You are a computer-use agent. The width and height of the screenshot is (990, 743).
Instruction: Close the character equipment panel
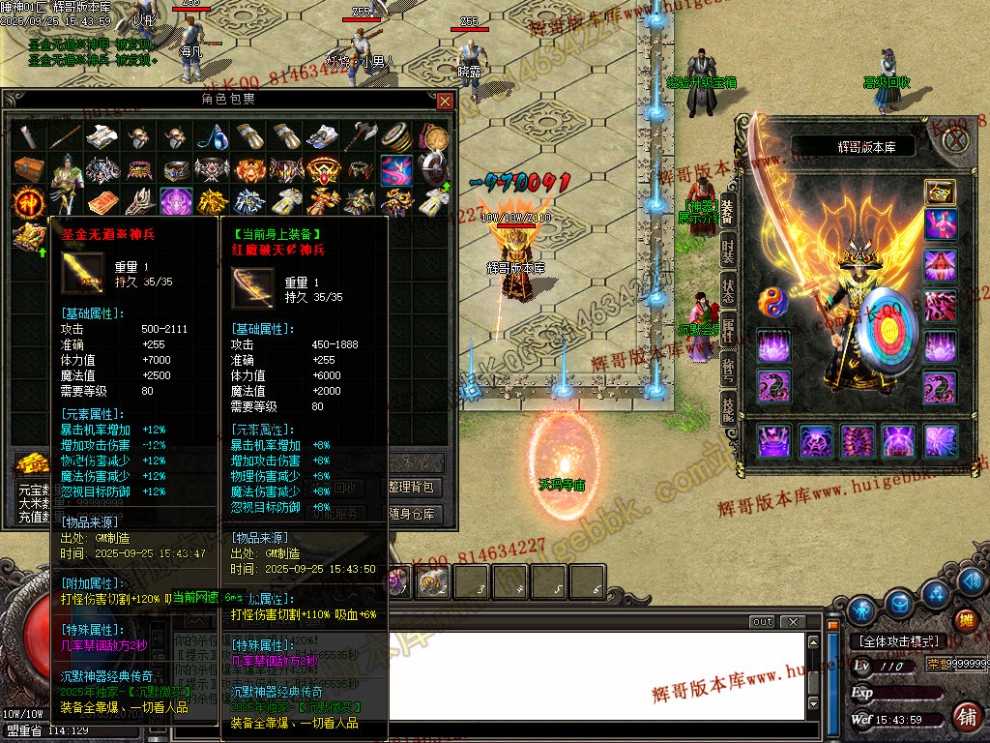click(x=955, y=140)
